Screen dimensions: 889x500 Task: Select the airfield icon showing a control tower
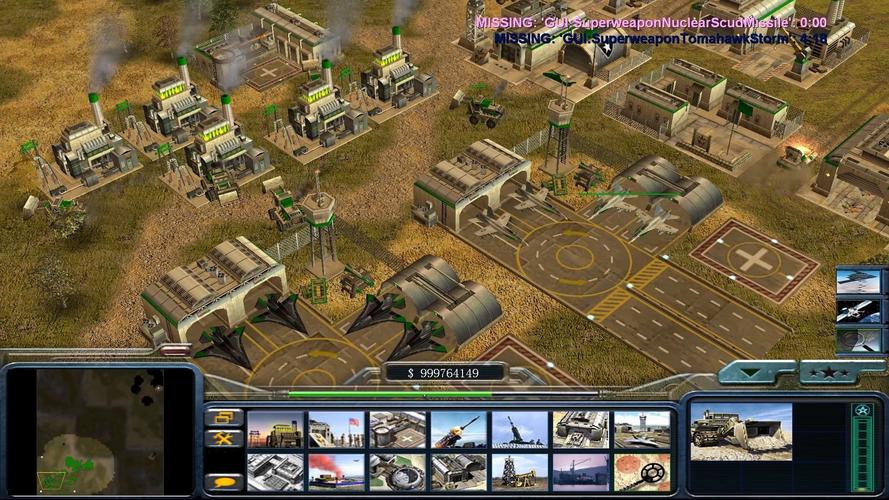(641, 429)
